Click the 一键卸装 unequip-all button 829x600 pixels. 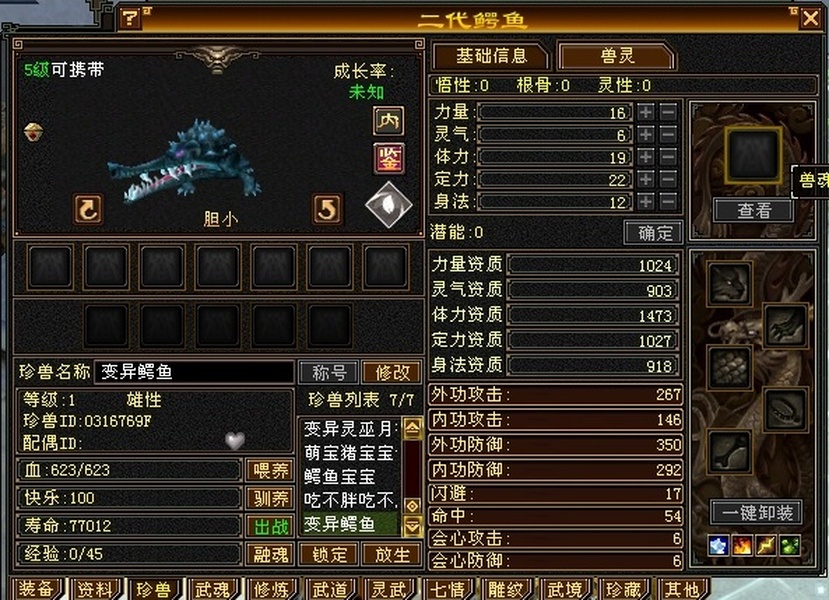[756, 513]
